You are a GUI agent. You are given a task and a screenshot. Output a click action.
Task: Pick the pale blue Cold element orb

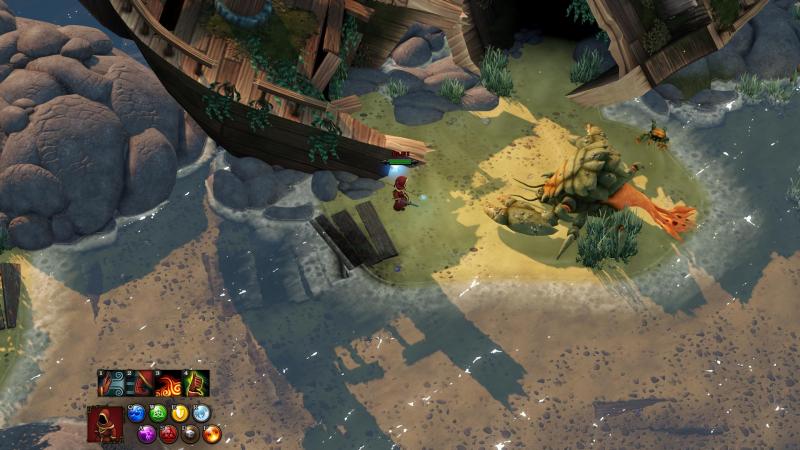point(201,413)
